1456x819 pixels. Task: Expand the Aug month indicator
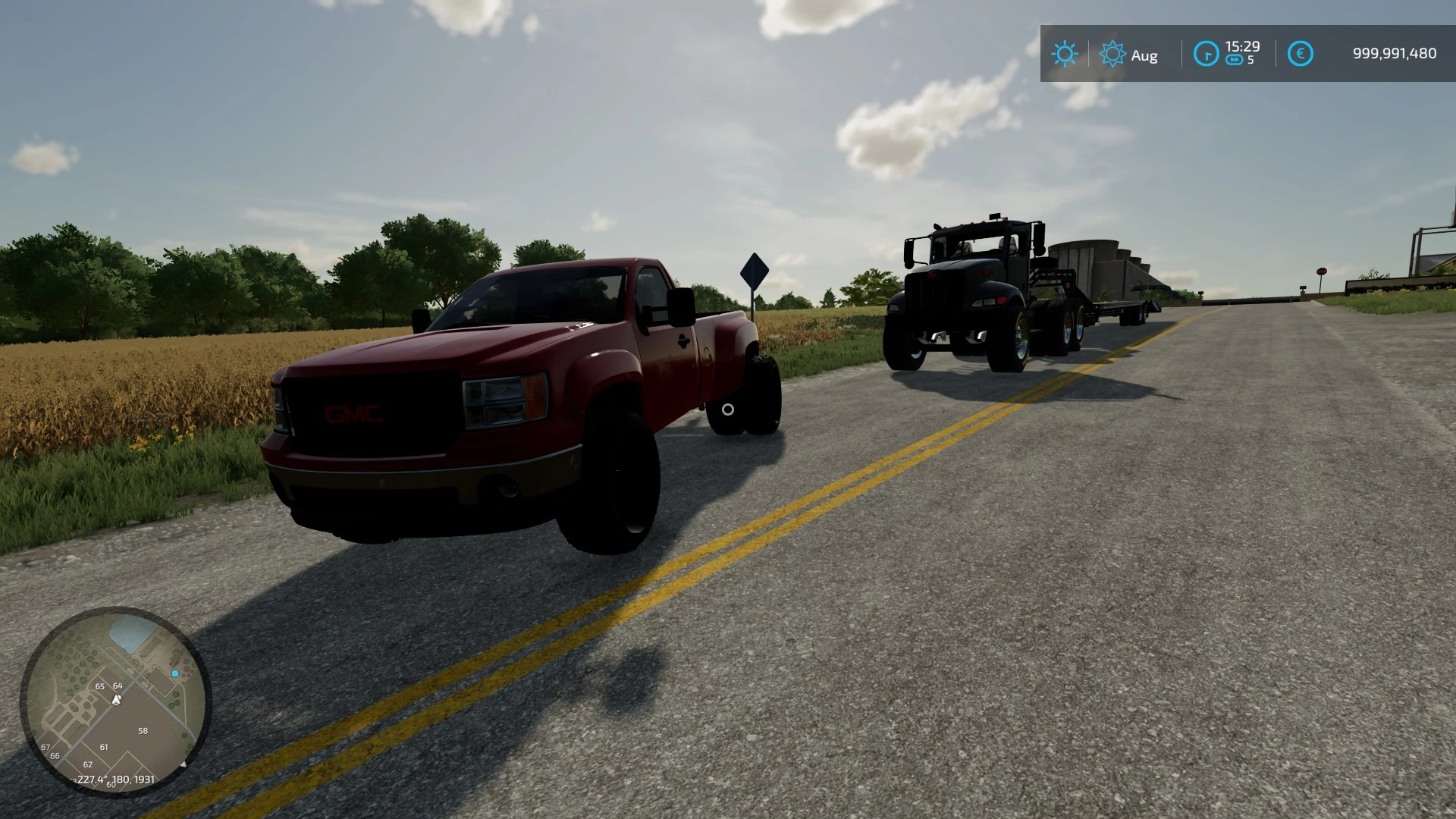tap(1144, 55)
